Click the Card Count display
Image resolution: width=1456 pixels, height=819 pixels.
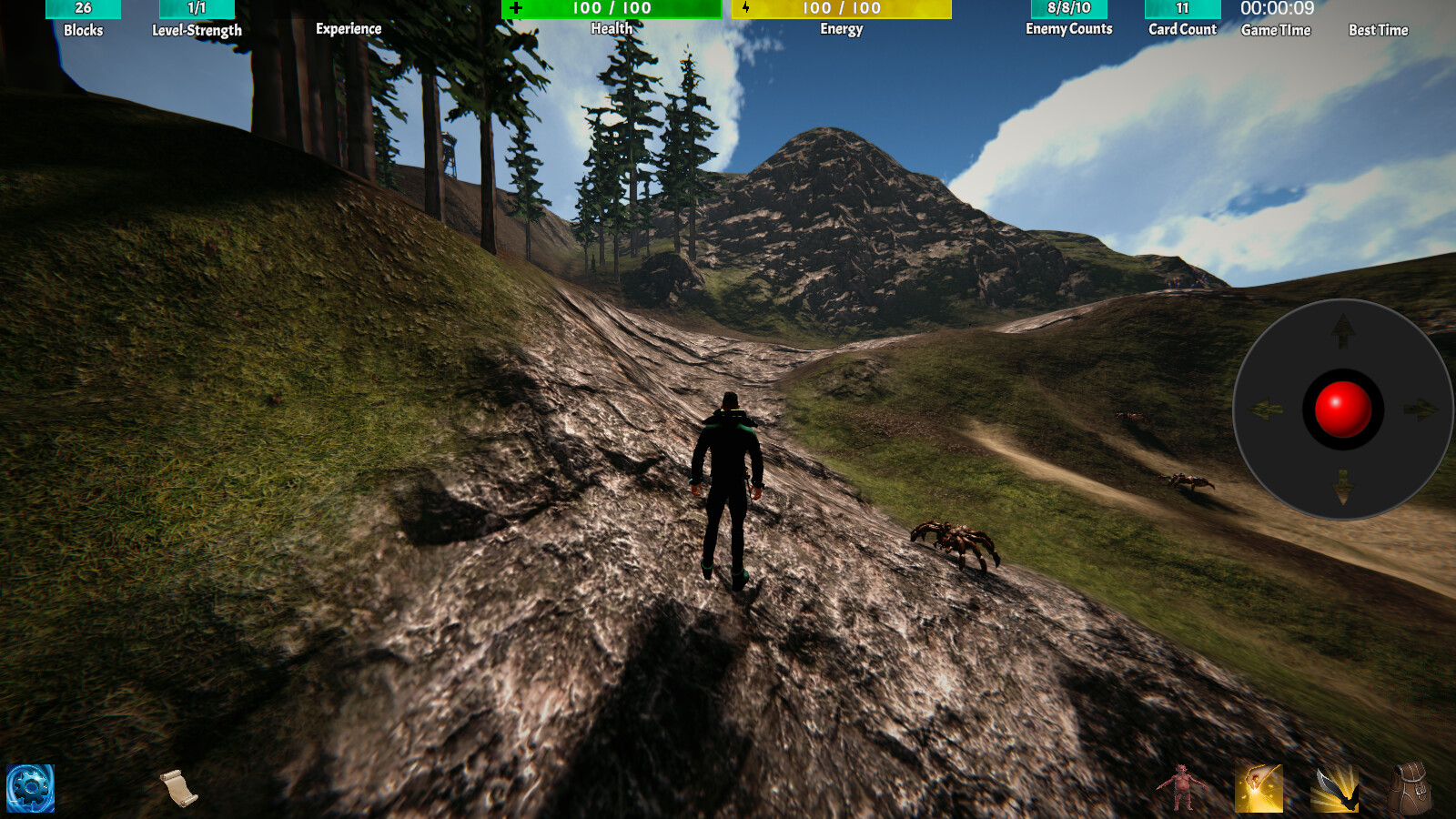click(x=1182, y=9)
